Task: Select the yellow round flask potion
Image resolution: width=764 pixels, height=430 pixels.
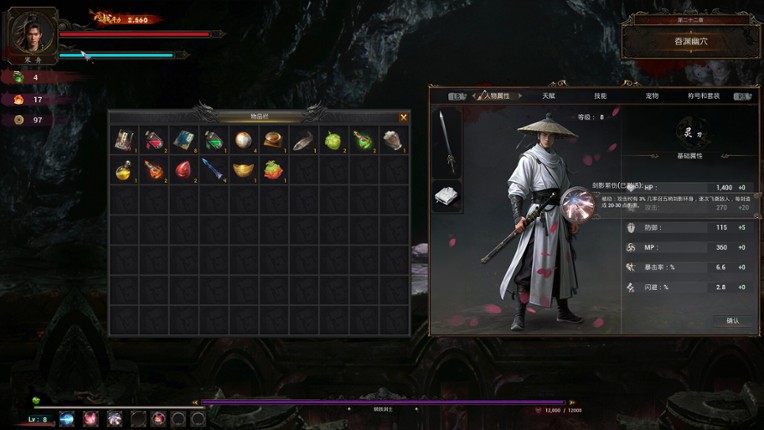Action: click(x=124, y=171)
